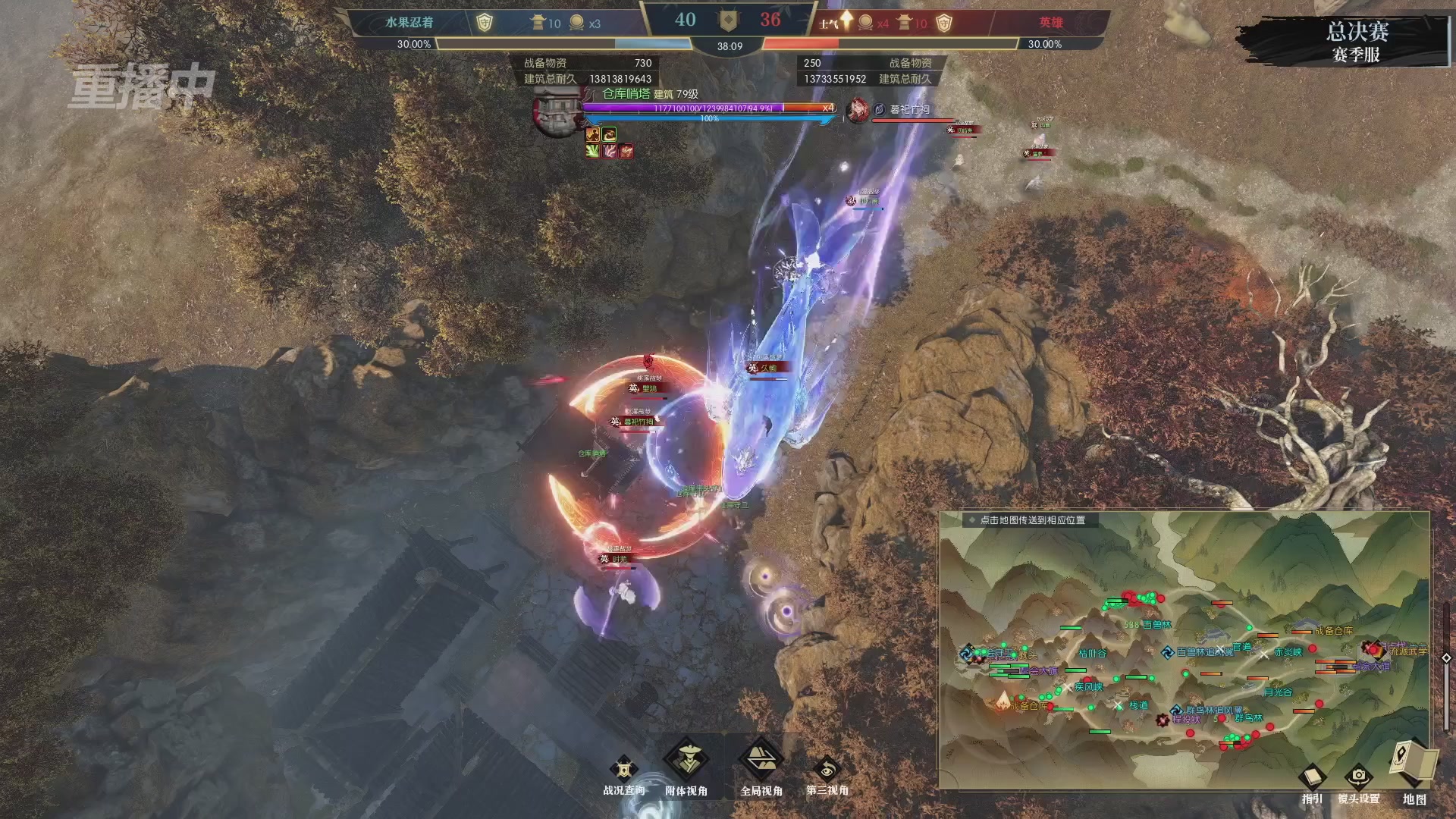Click the green-bordered skill buff icon

click(609, 136)
